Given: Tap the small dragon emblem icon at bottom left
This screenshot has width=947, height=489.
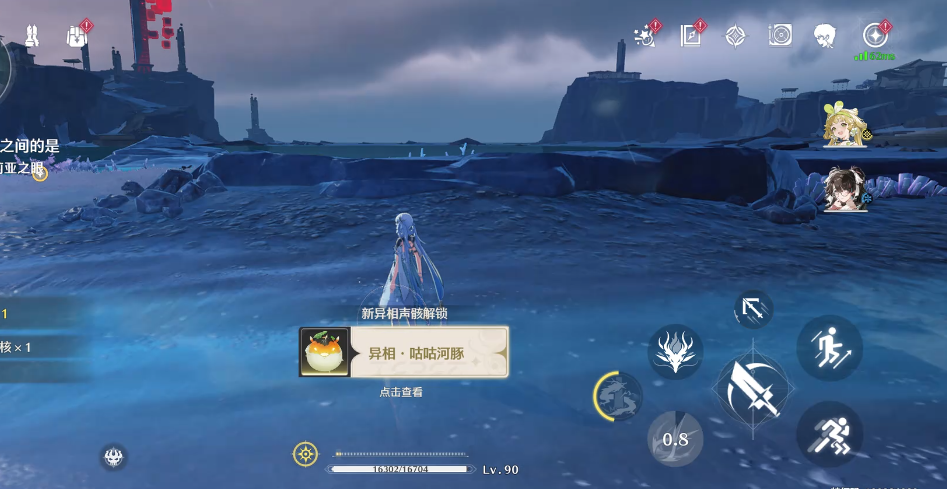Looking at the screenshot, I should (x=113, y=457).
